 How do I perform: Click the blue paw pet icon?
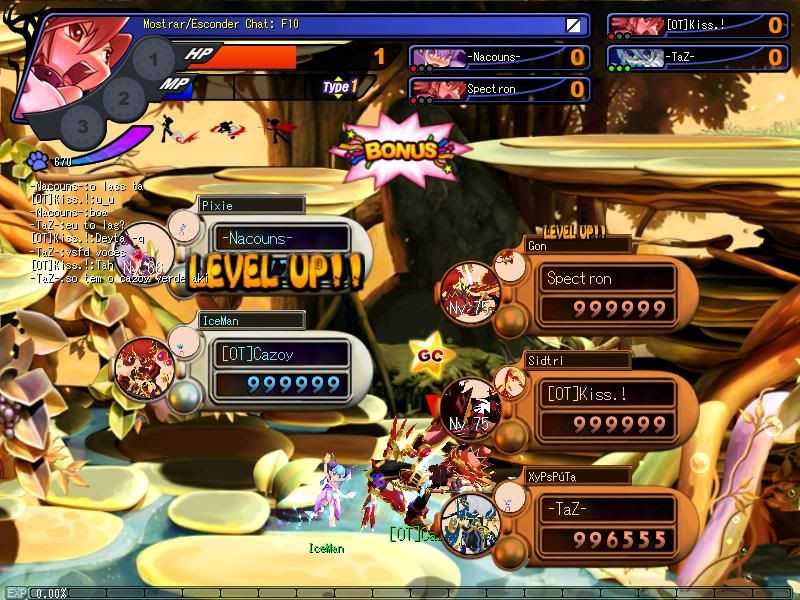pos(38,159)
